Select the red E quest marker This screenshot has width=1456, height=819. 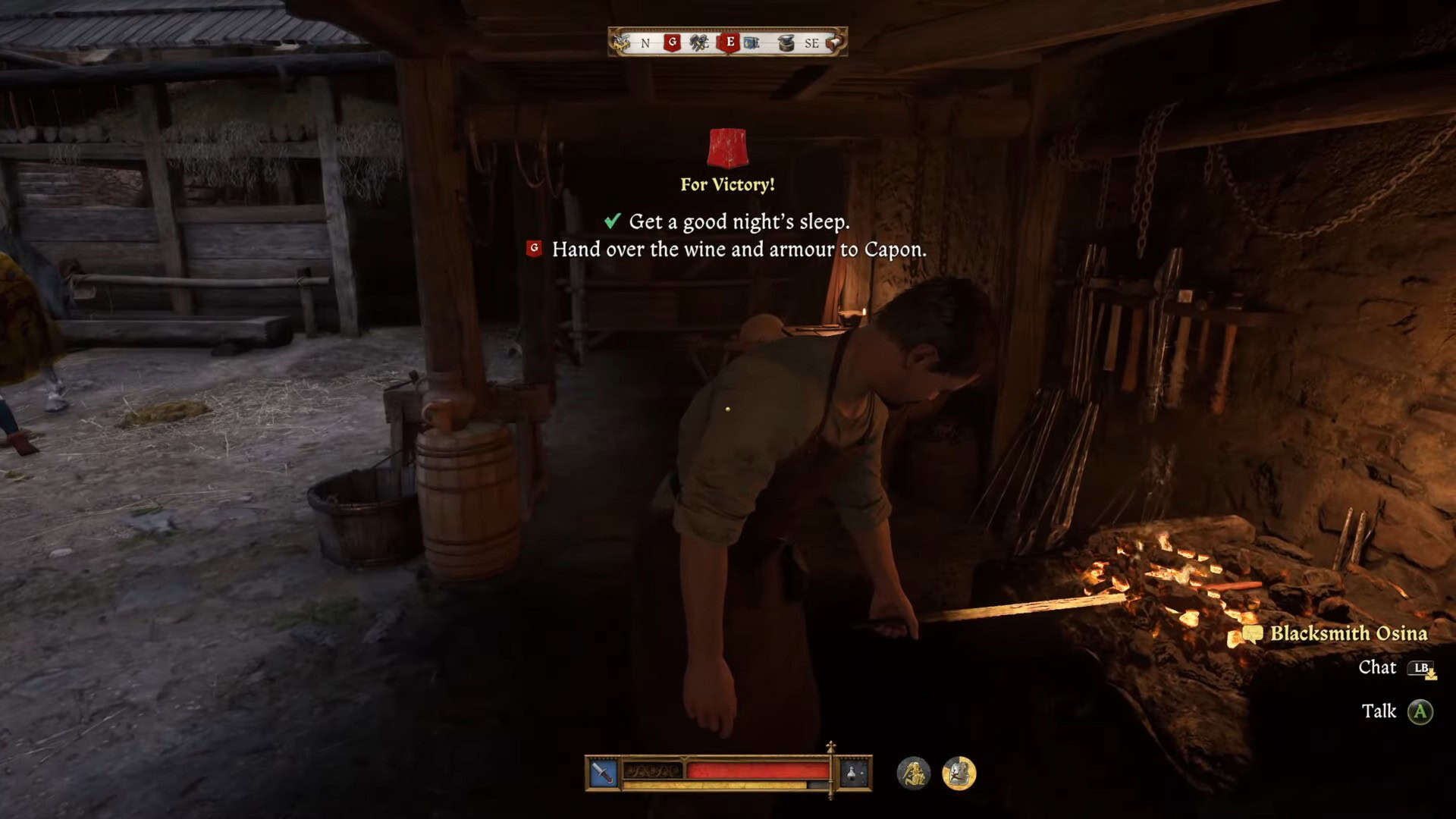pos(730,42)
